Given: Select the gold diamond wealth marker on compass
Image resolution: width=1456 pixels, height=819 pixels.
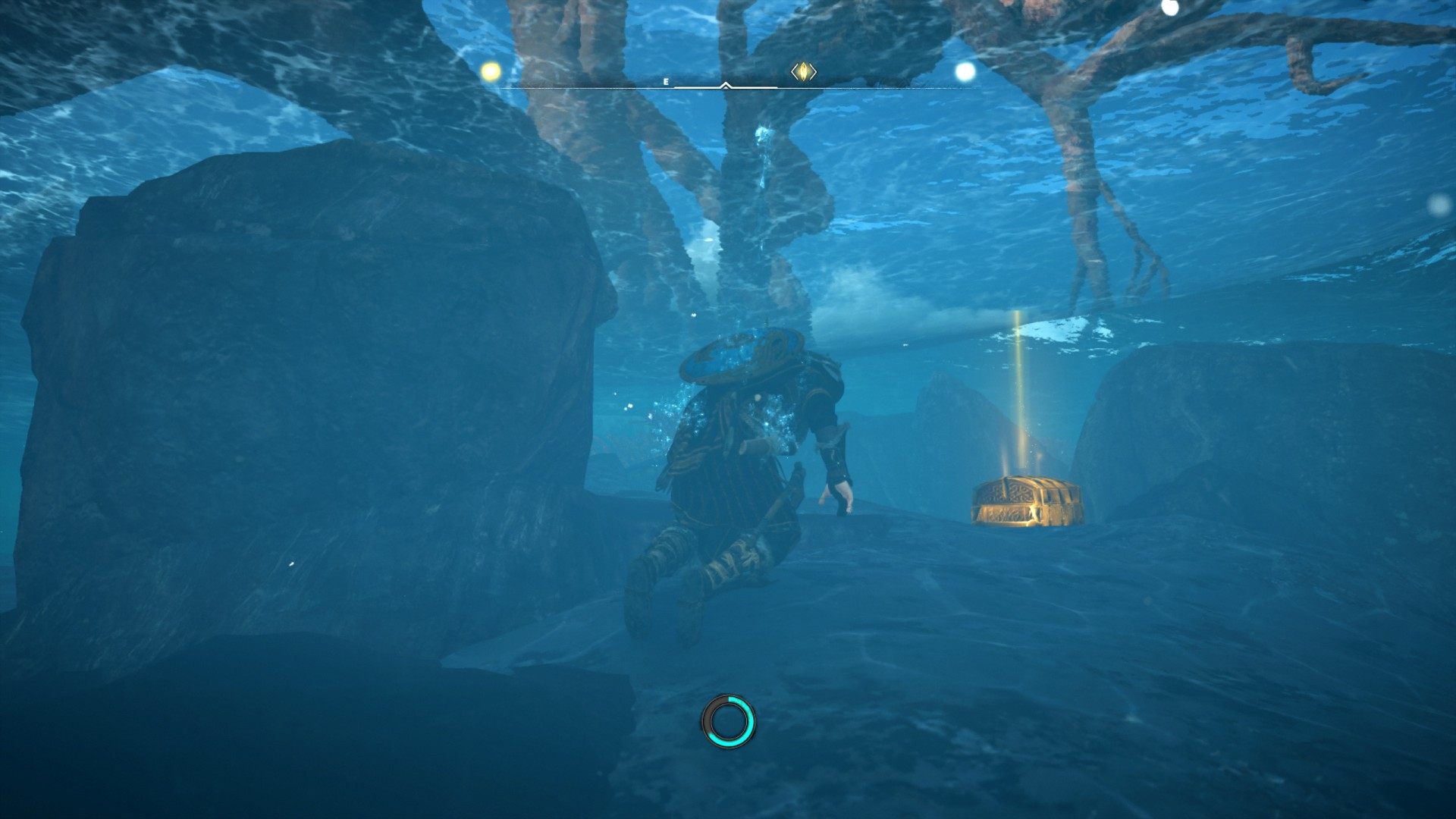Looking at the screenshot, I should [x=803, y=72].
